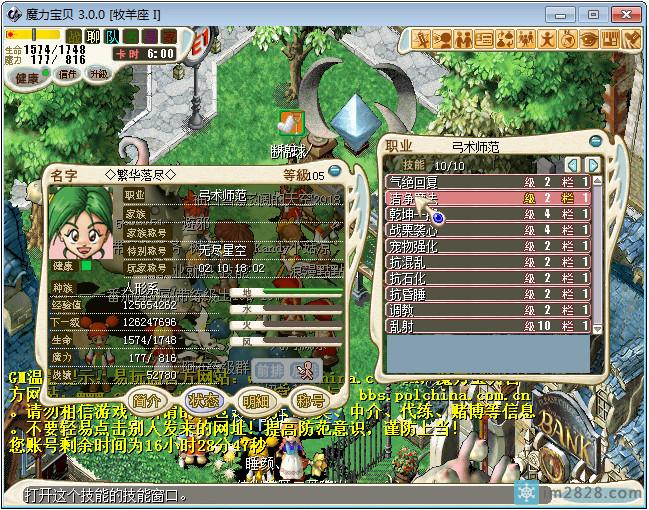The height and width of the screenshot is (510, 649).
Task: Open the 信件 mail button
Action: [x=69, y=75]
